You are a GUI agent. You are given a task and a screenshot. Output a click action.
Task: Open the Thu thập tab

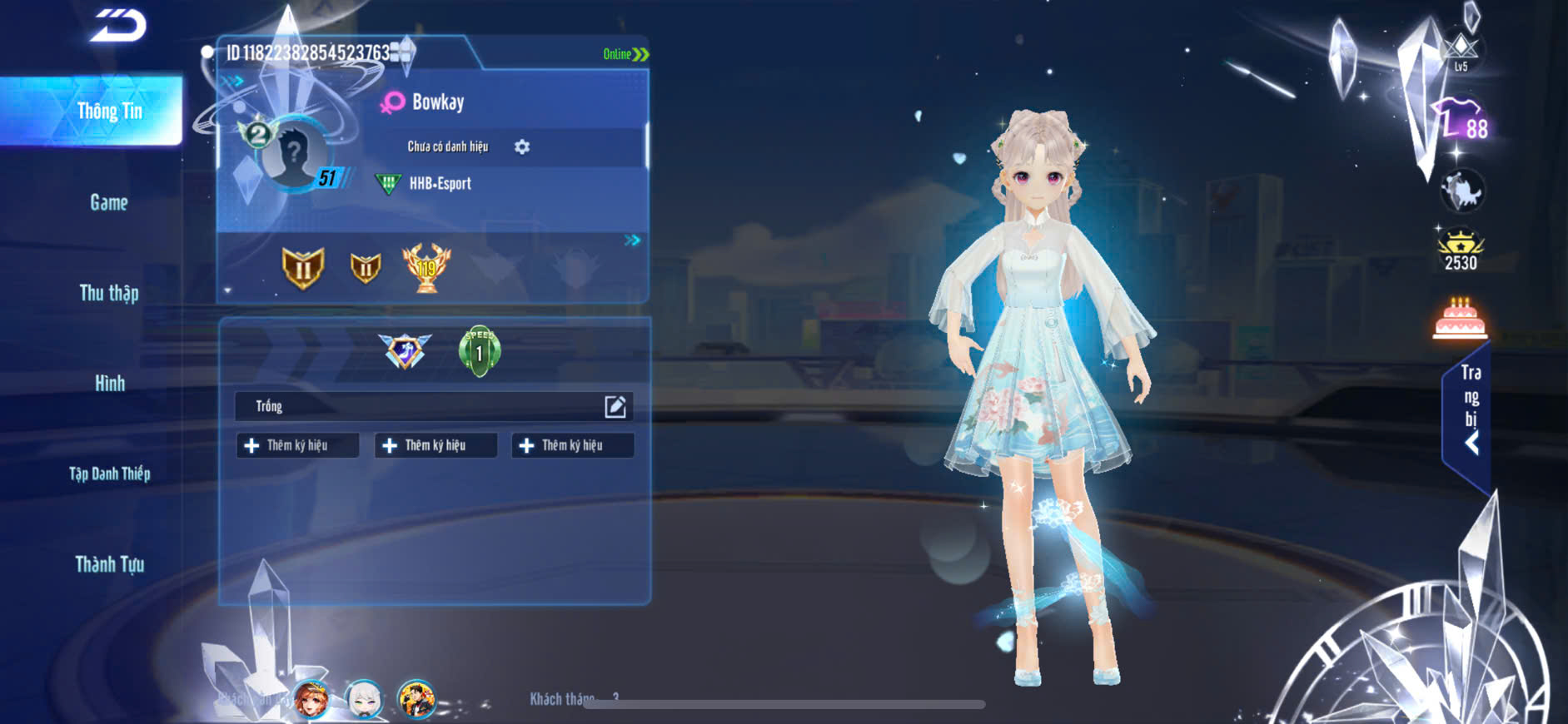[109, 293]
